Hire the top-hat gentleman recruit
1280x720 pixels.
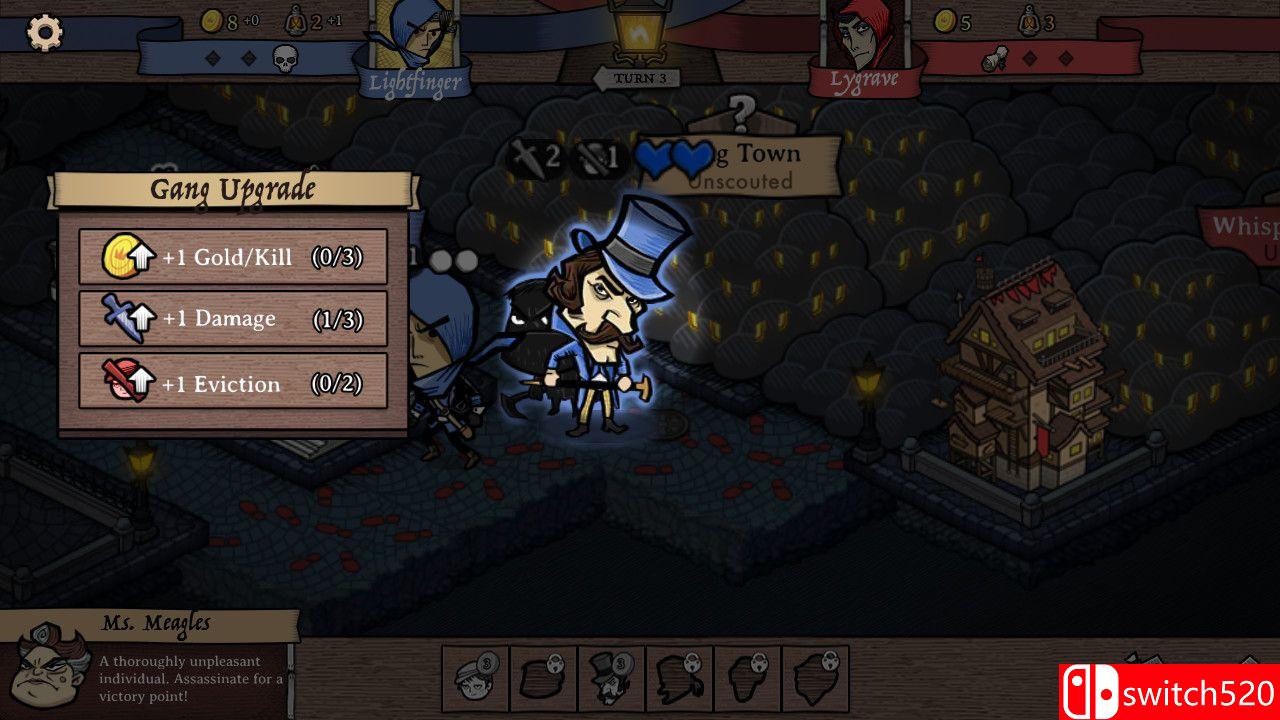tap(611, 679)
